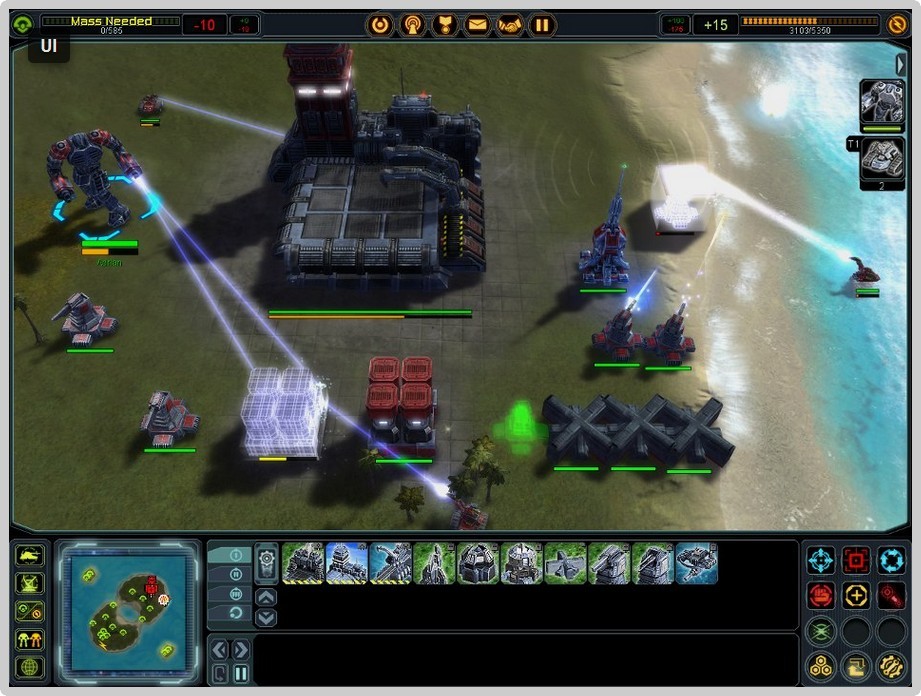Pick the last build icon in the row
Viewport: 921px width, 696px height.
tap(696, 563)
